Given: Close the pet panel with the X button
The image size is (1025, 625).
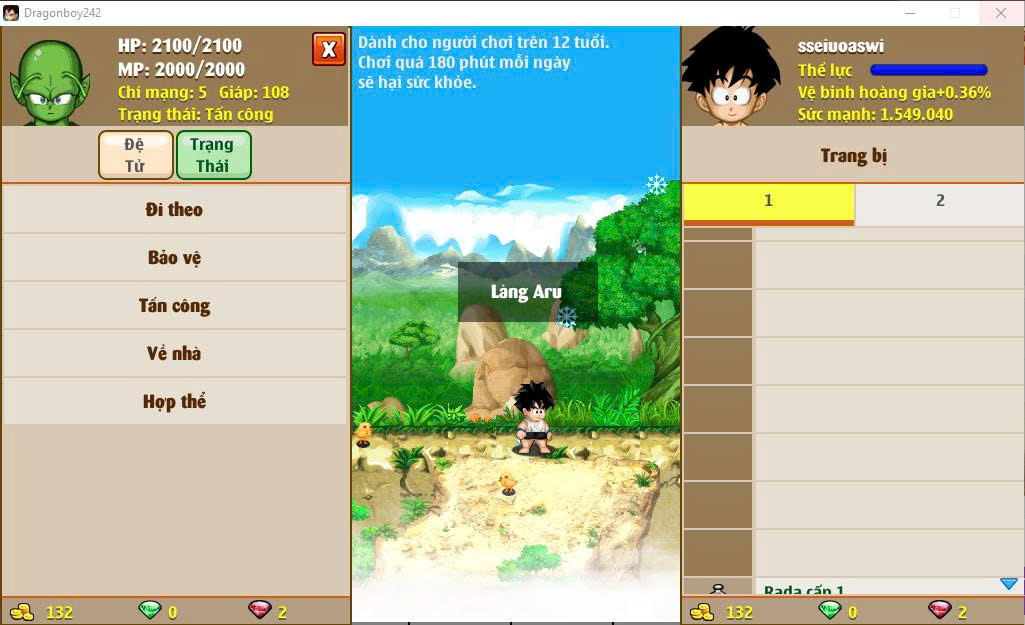Looking at the screenshot, I should pyautogui.click(x=328, y=49).
